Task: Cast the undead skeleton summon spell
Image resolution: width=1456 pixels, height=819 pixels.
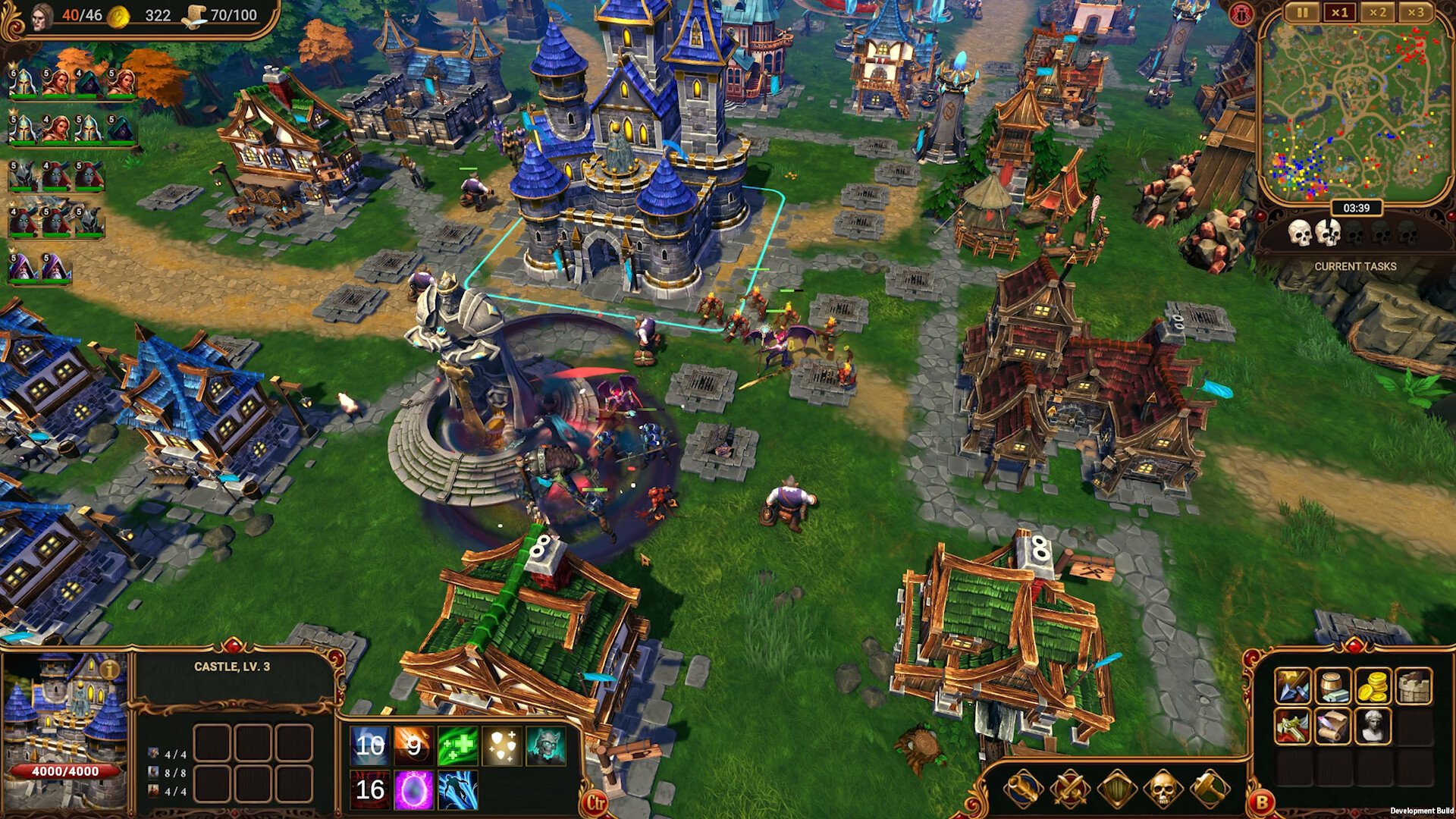Action: pos(546,746)
